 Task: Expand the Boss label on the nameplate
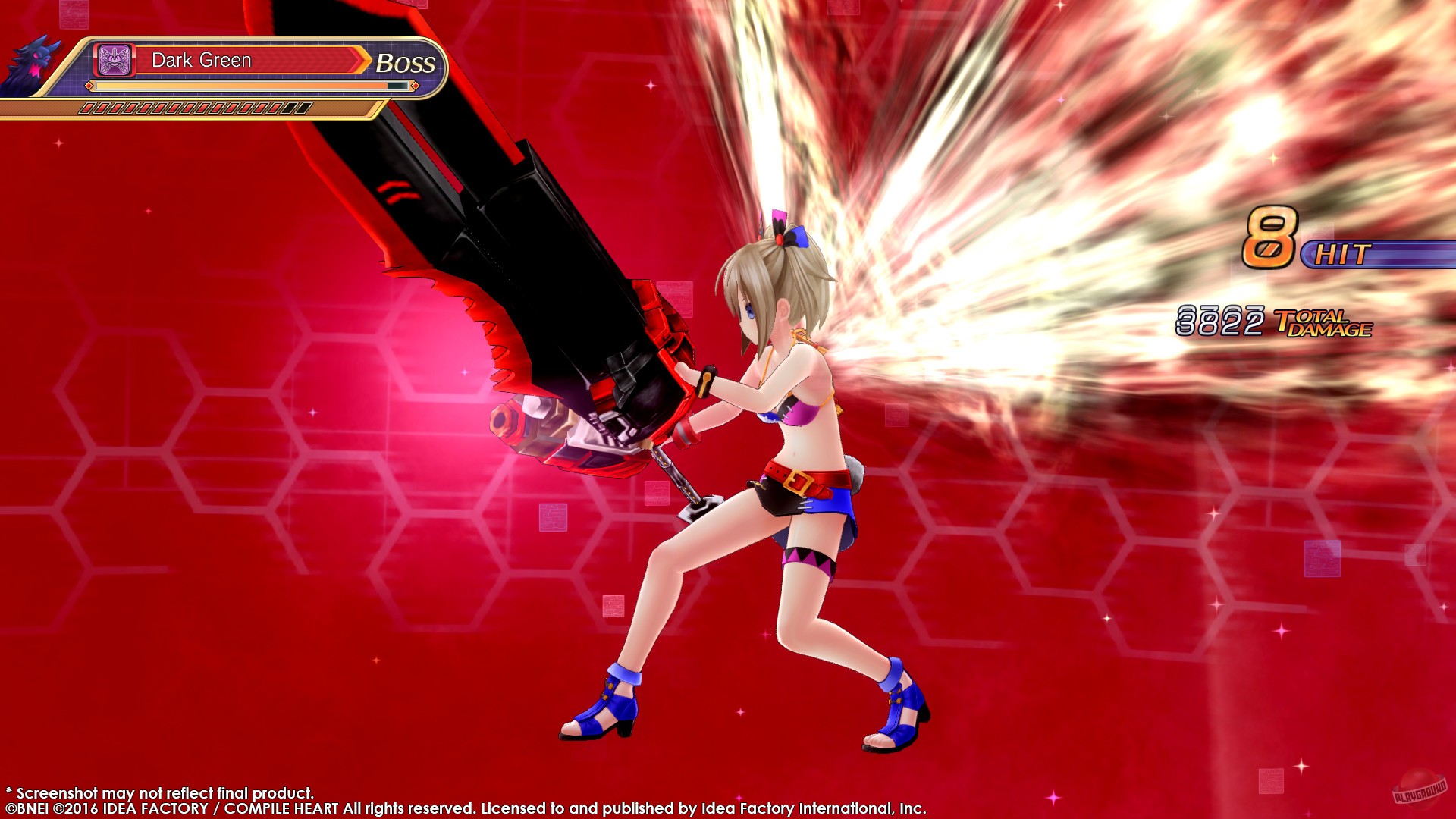coord(405,63)
